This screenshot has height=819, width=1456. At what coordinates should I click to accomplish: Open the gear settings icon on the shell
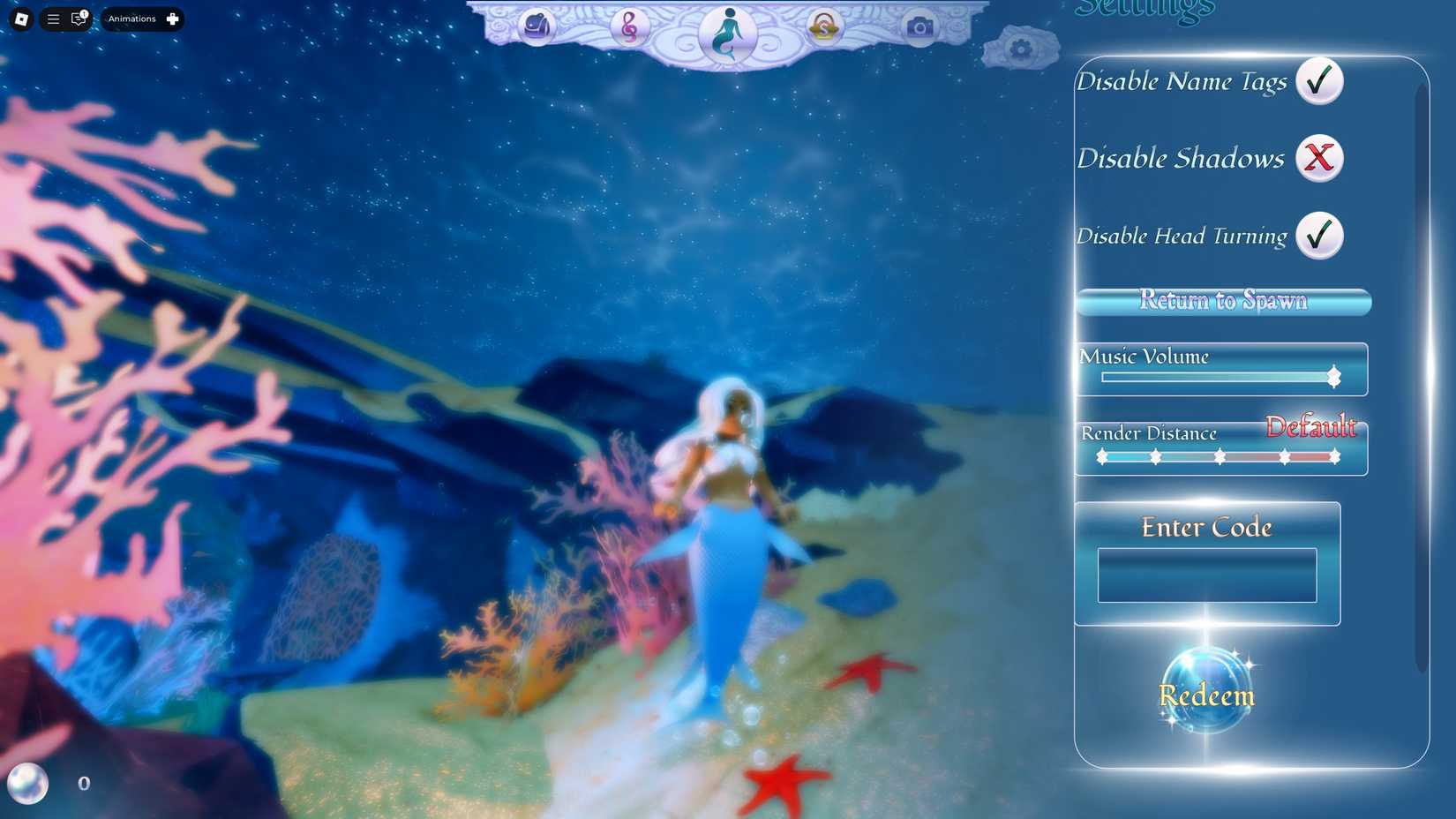(x=1022, y=49)
